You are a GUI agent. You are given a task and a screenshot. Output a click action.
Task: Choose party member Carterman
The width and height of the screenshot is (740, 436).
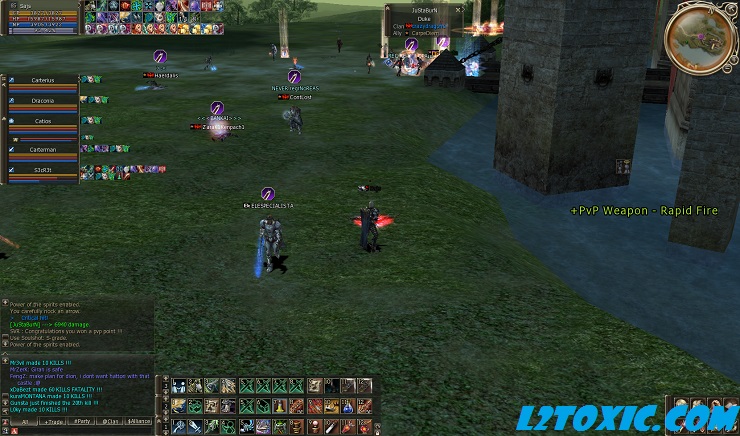click(x=43, y=149)
